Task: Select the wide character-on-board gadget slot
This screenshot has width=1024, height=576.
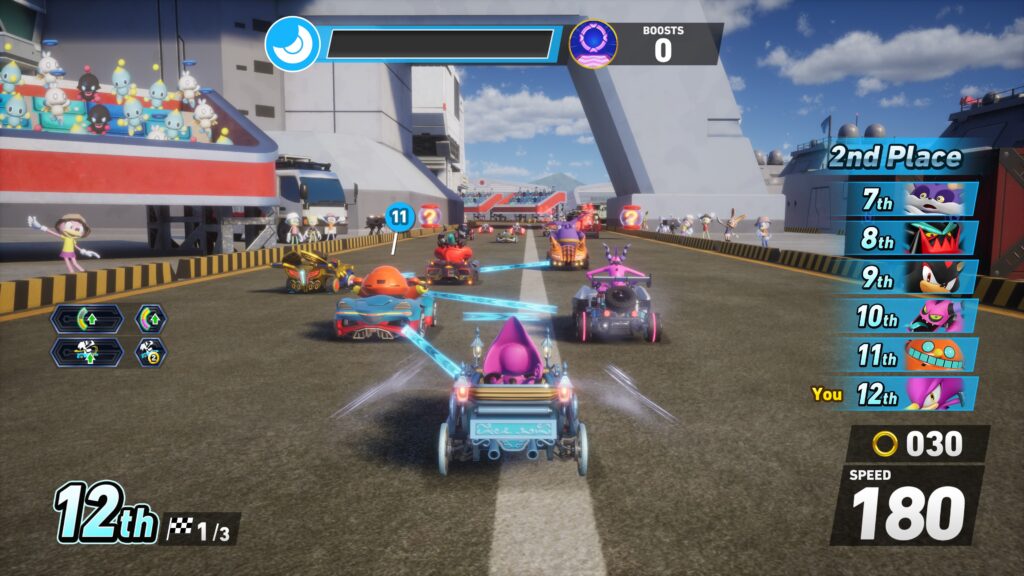Action: tap(87, 352)
